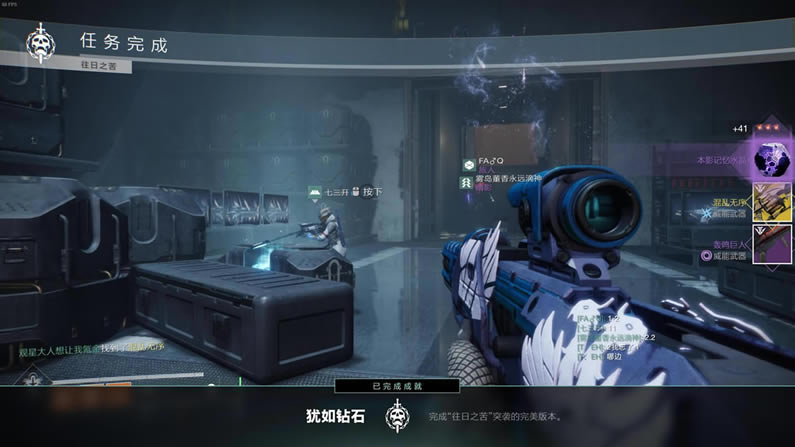Select the purple engram loot icon
This screenshot has height=447, width=795.
[x=772, y=160]
